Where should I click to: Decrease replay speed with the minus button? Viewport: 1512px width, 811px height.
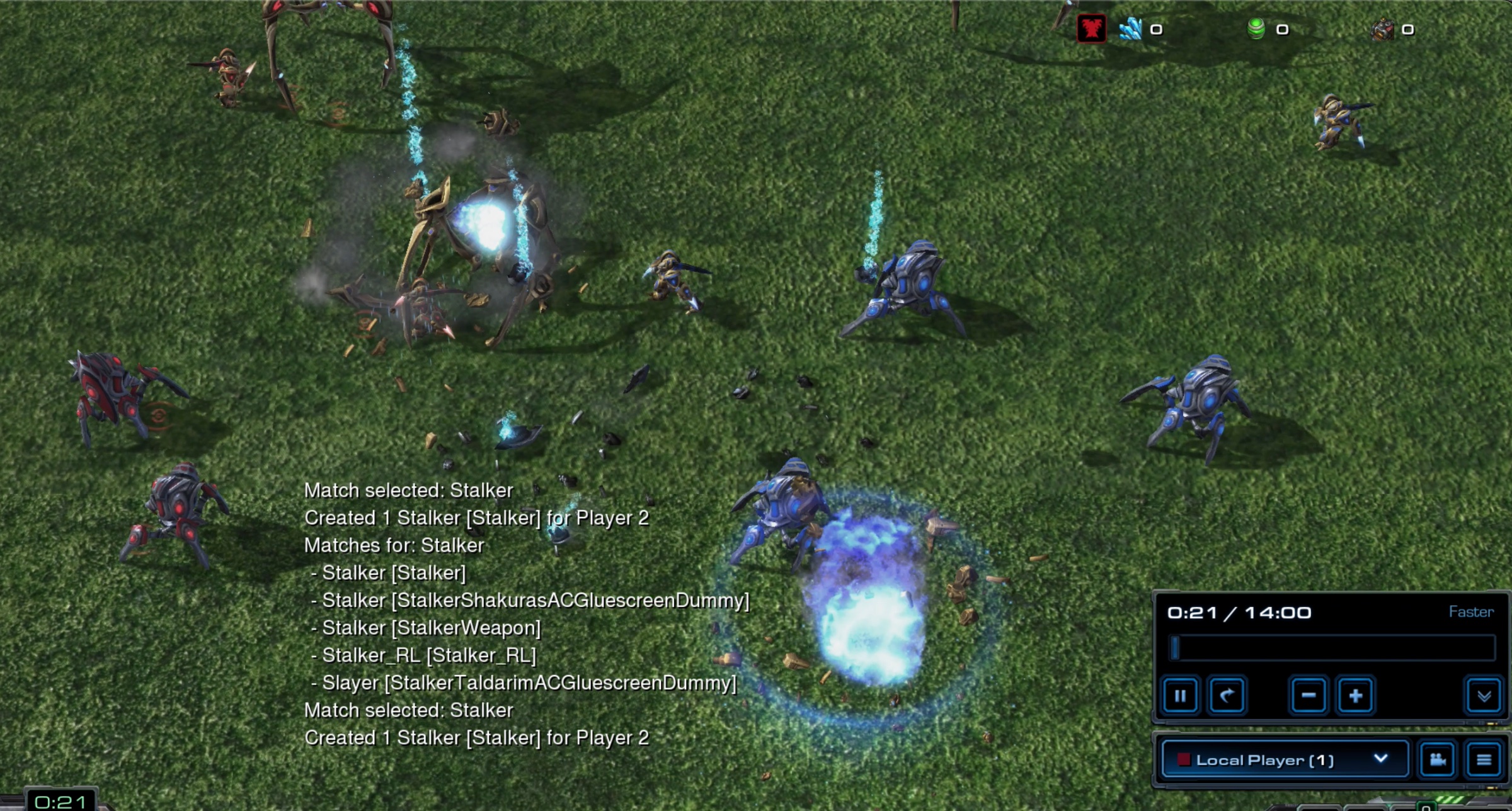coord(1309,696)
